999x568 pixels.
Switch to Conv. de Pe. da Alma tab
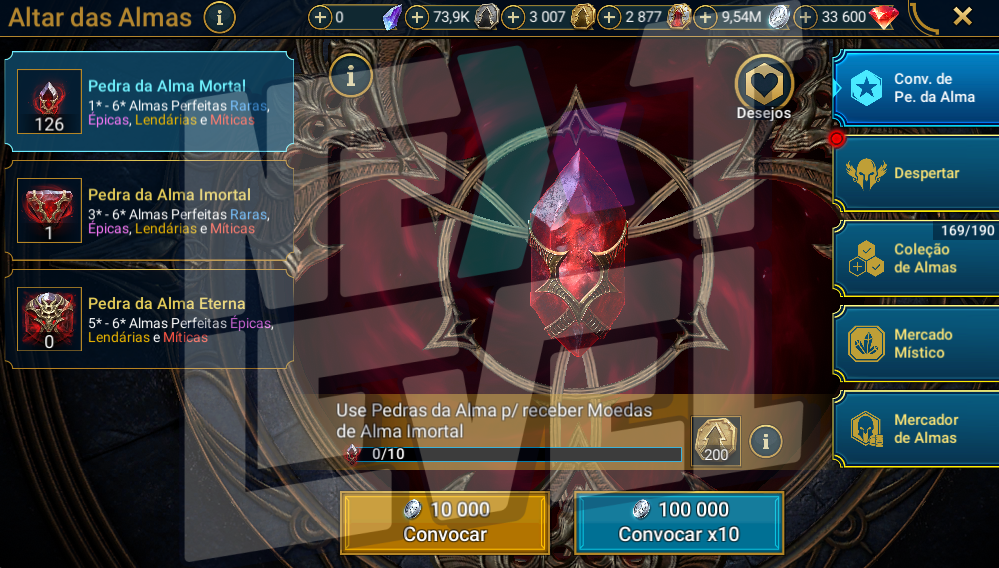[916, 88]
